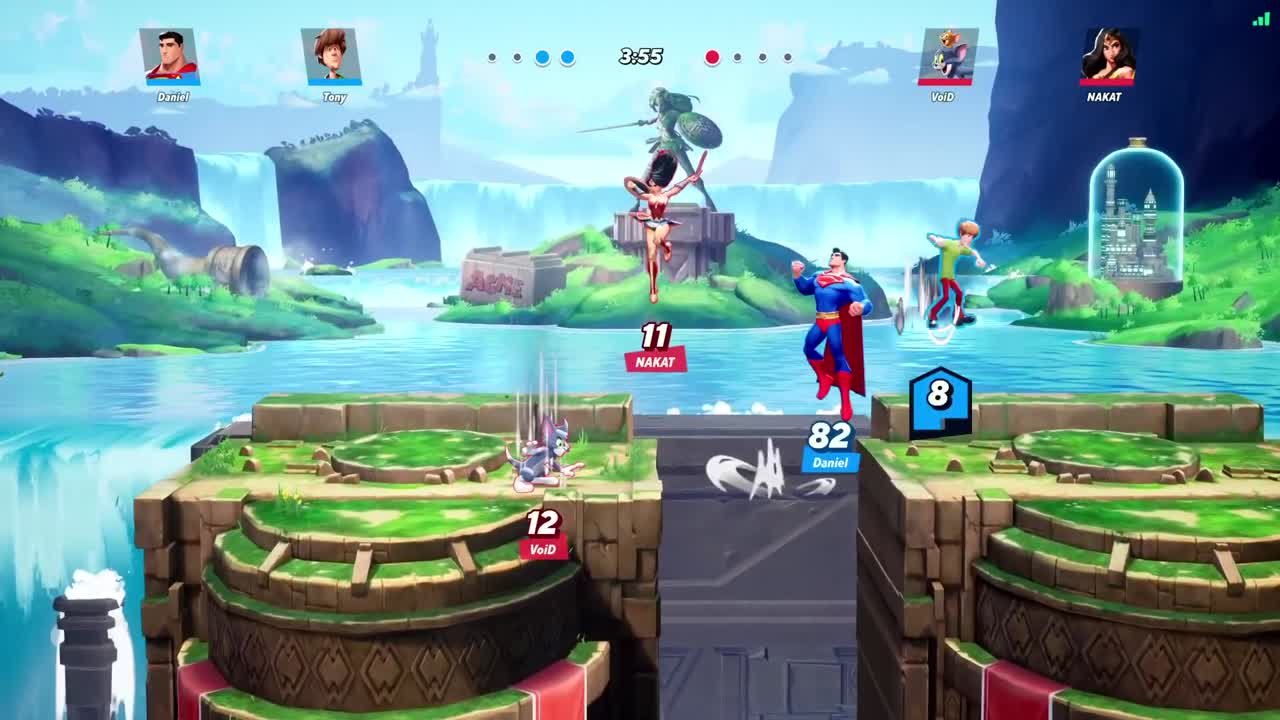
Task: Toggle the rightmost gray ringout dot
Action: tap(787, 58)
